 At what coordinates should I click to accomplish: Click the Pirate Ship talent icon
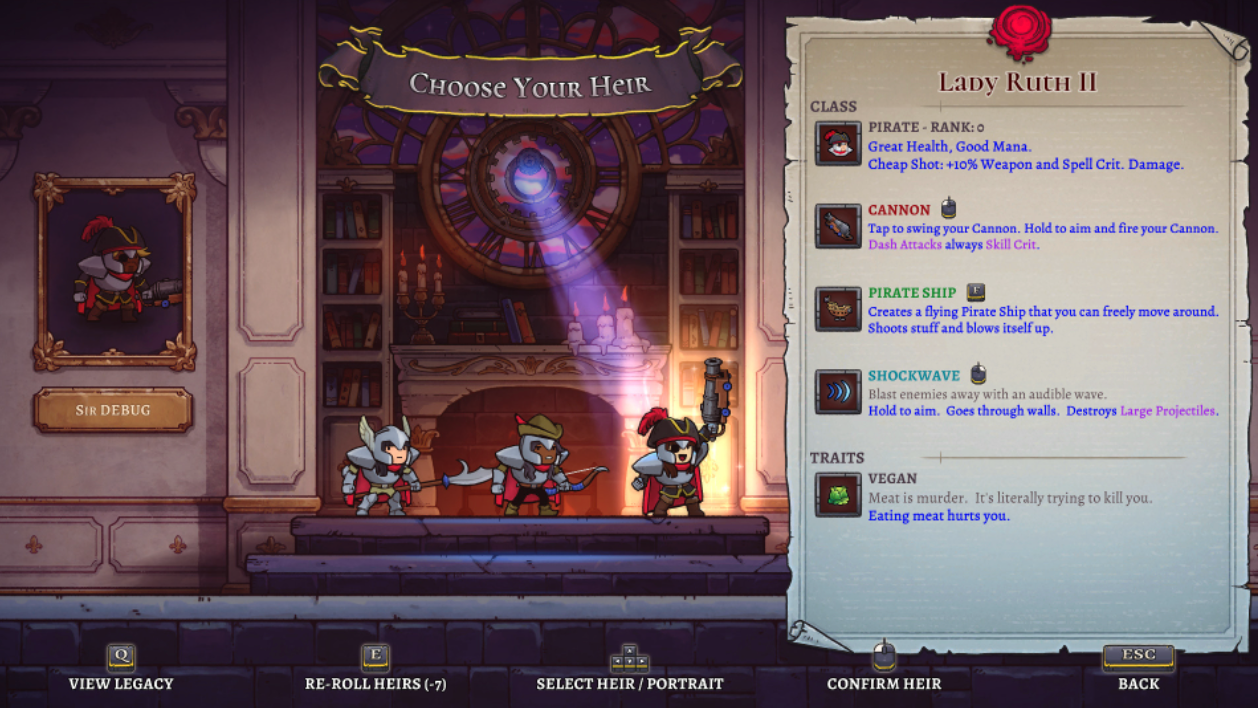pos(838,309)
